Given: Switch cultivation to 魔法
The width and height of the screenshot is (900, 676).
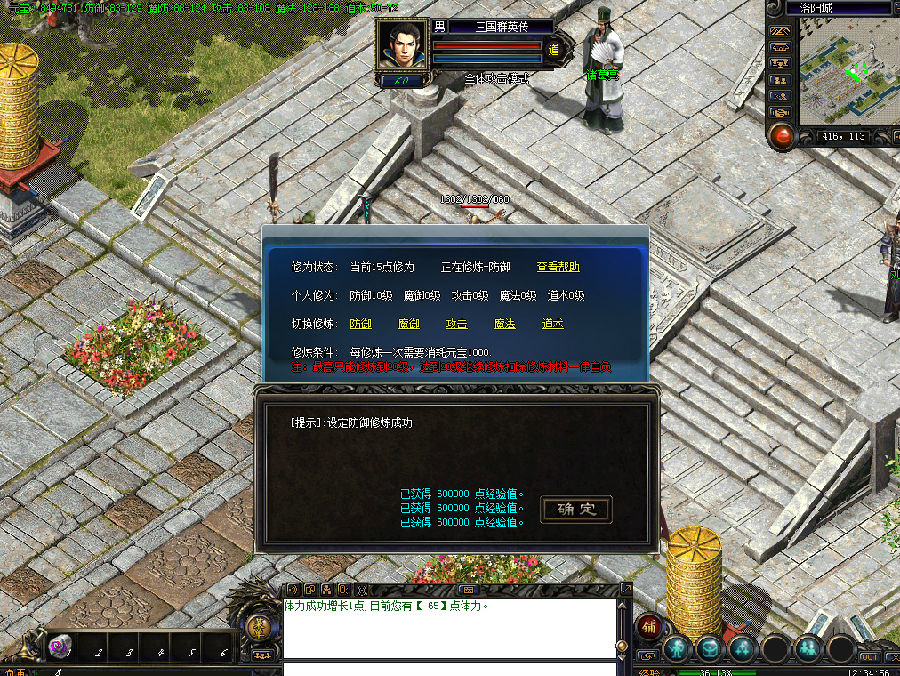Looking at the screenshot, I should click(x=505, y=324).
